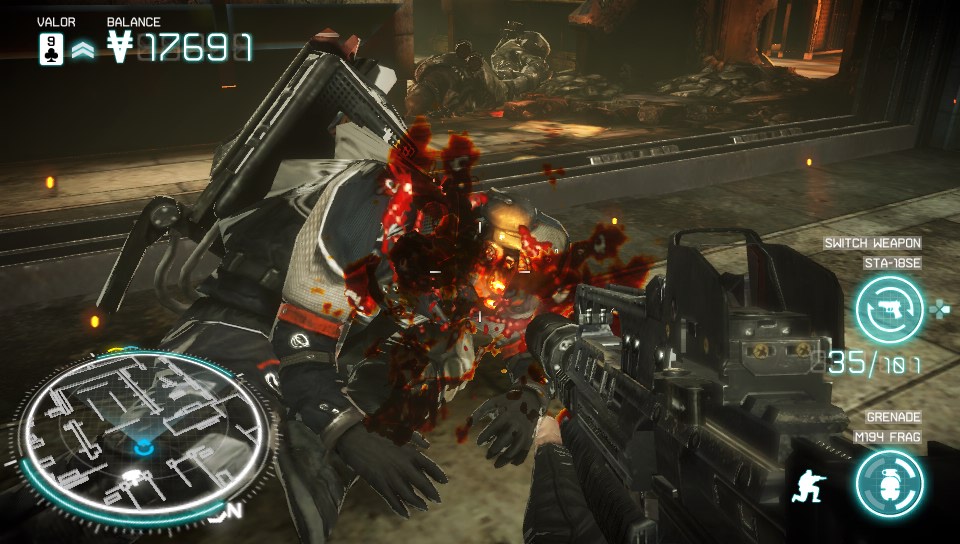Toggle the crouching soldier stance icon

[x=808, y=486]
